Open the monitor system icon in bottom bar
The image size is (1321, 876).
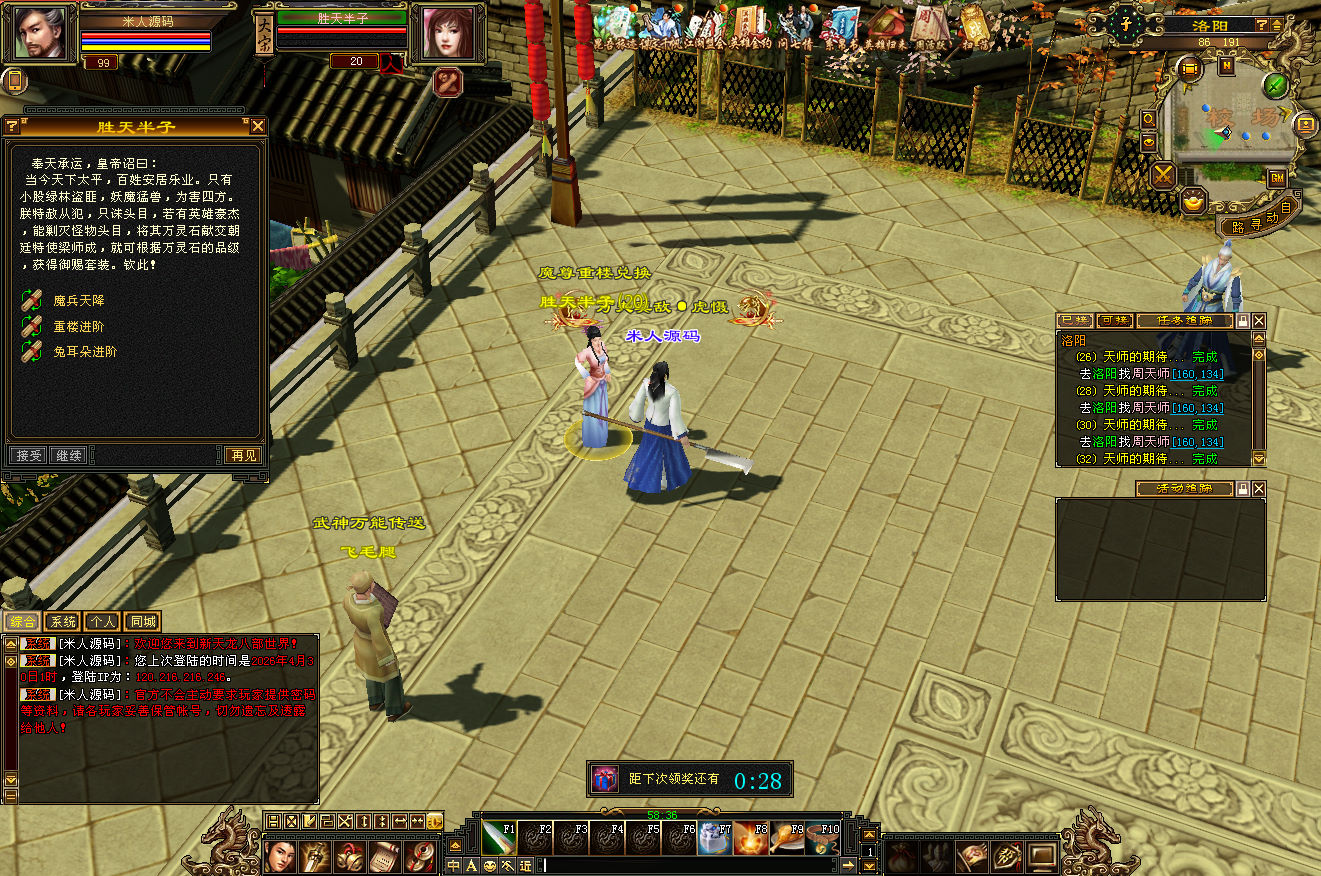point(1043,856)
